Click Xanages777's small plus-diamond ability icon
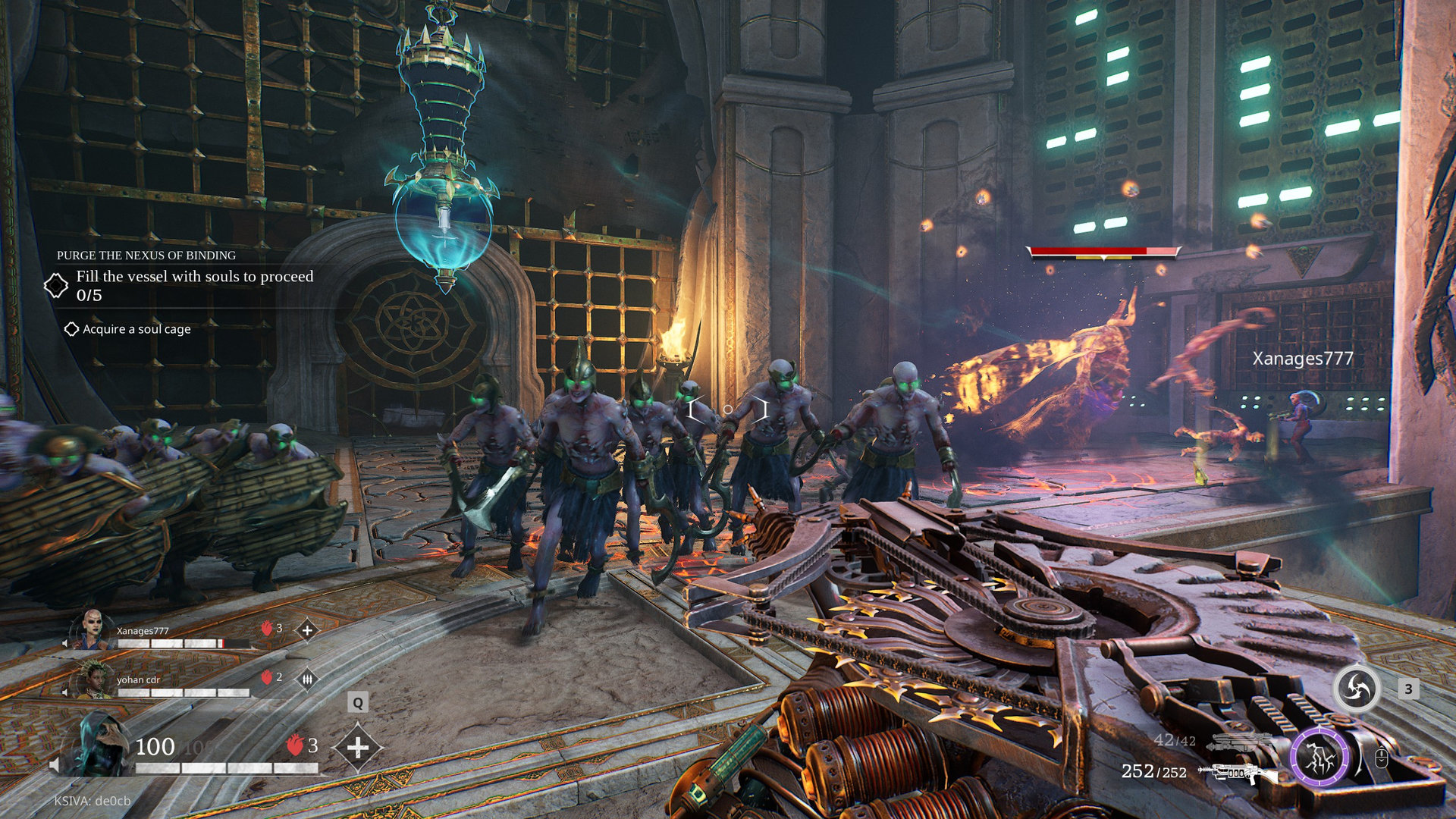 pyautogui.click(x=307, y=630)
